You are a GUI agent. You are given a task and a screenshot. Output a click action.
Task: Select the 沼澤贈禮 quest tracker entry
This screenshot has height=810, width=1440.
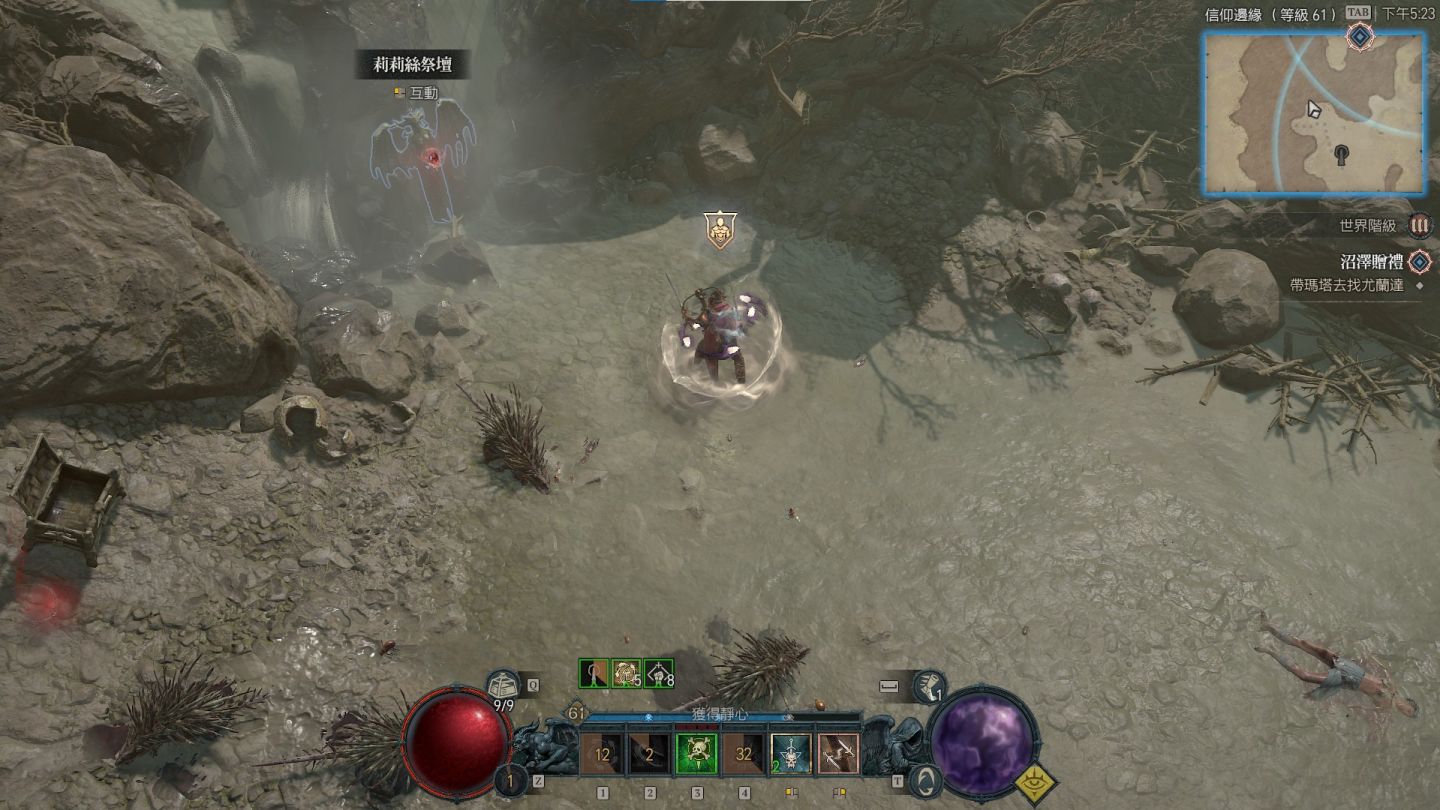click(1371, 263)
